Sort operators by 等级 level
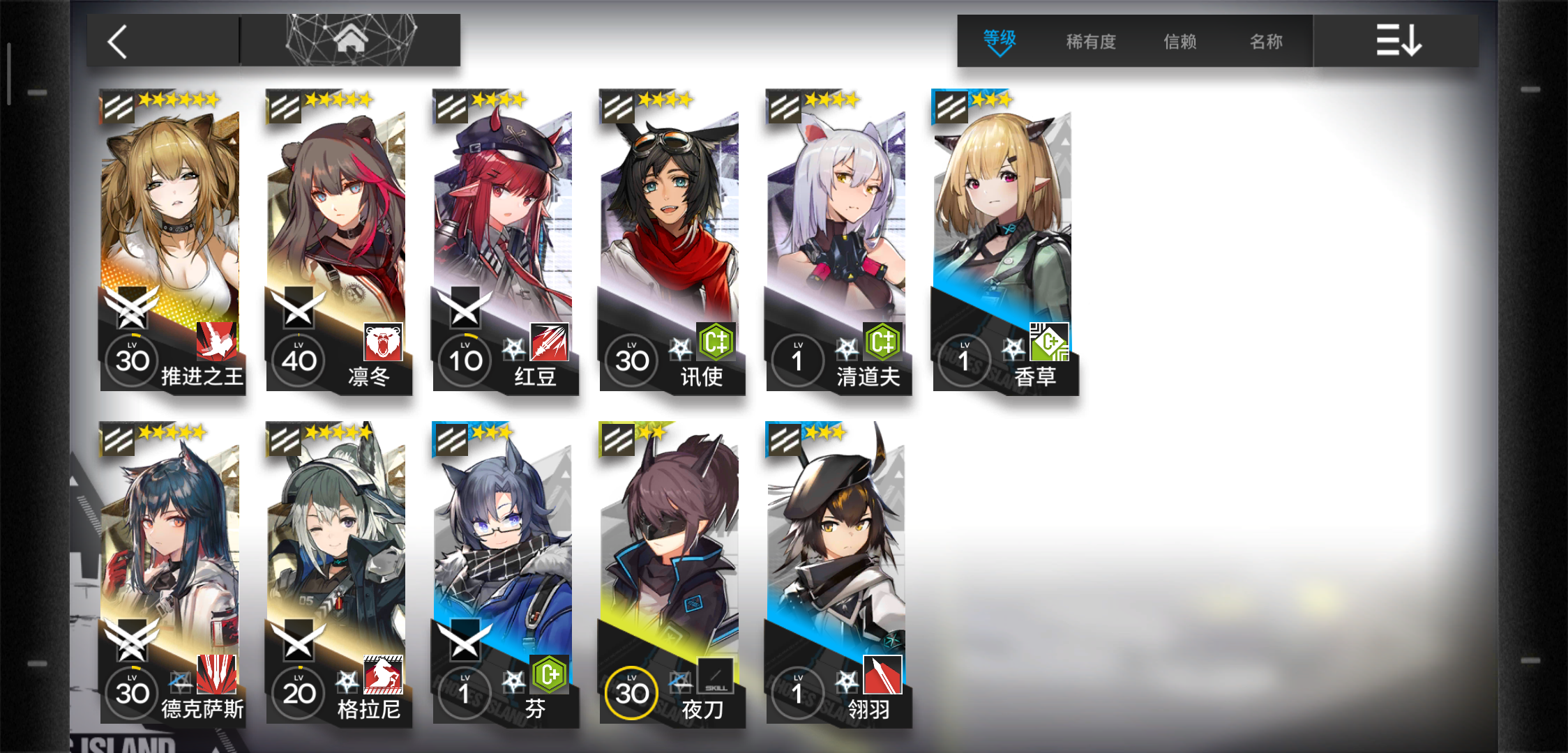Screen dimensions: 1568x753 tap(999, 41)
